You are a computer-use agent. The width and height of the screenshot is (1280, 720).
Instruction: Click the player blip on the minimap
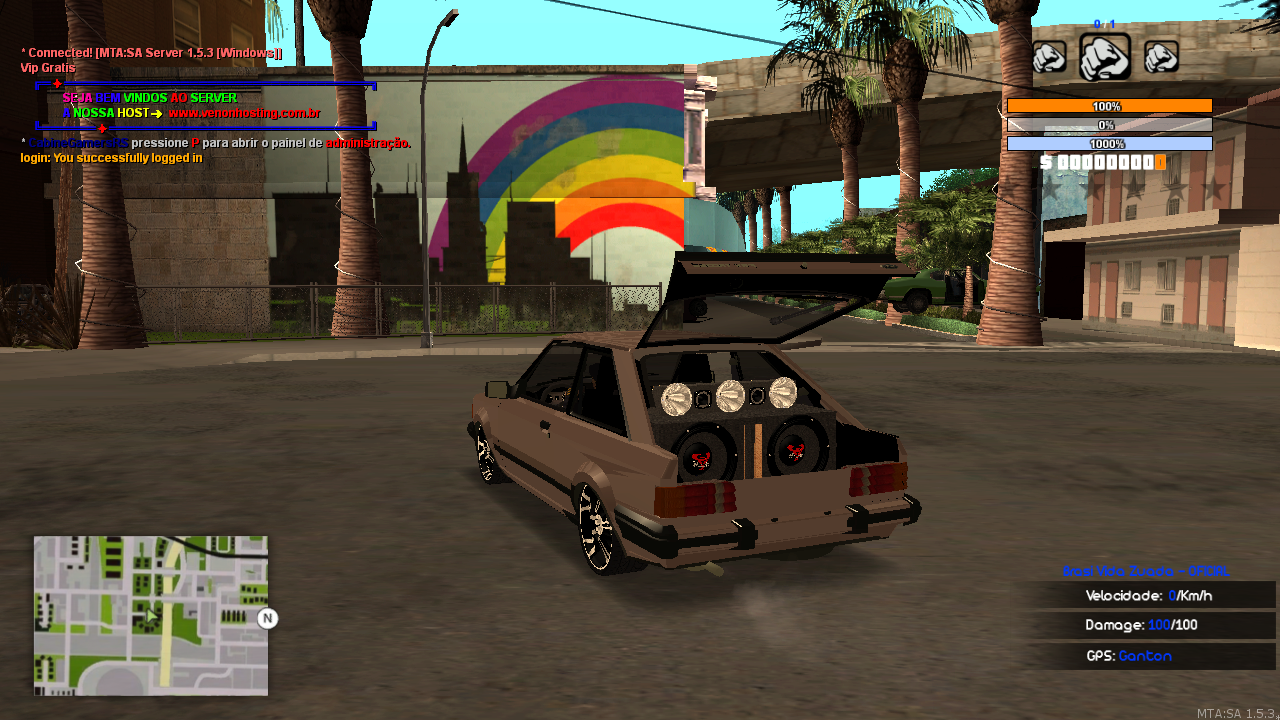tap(152, 617)
